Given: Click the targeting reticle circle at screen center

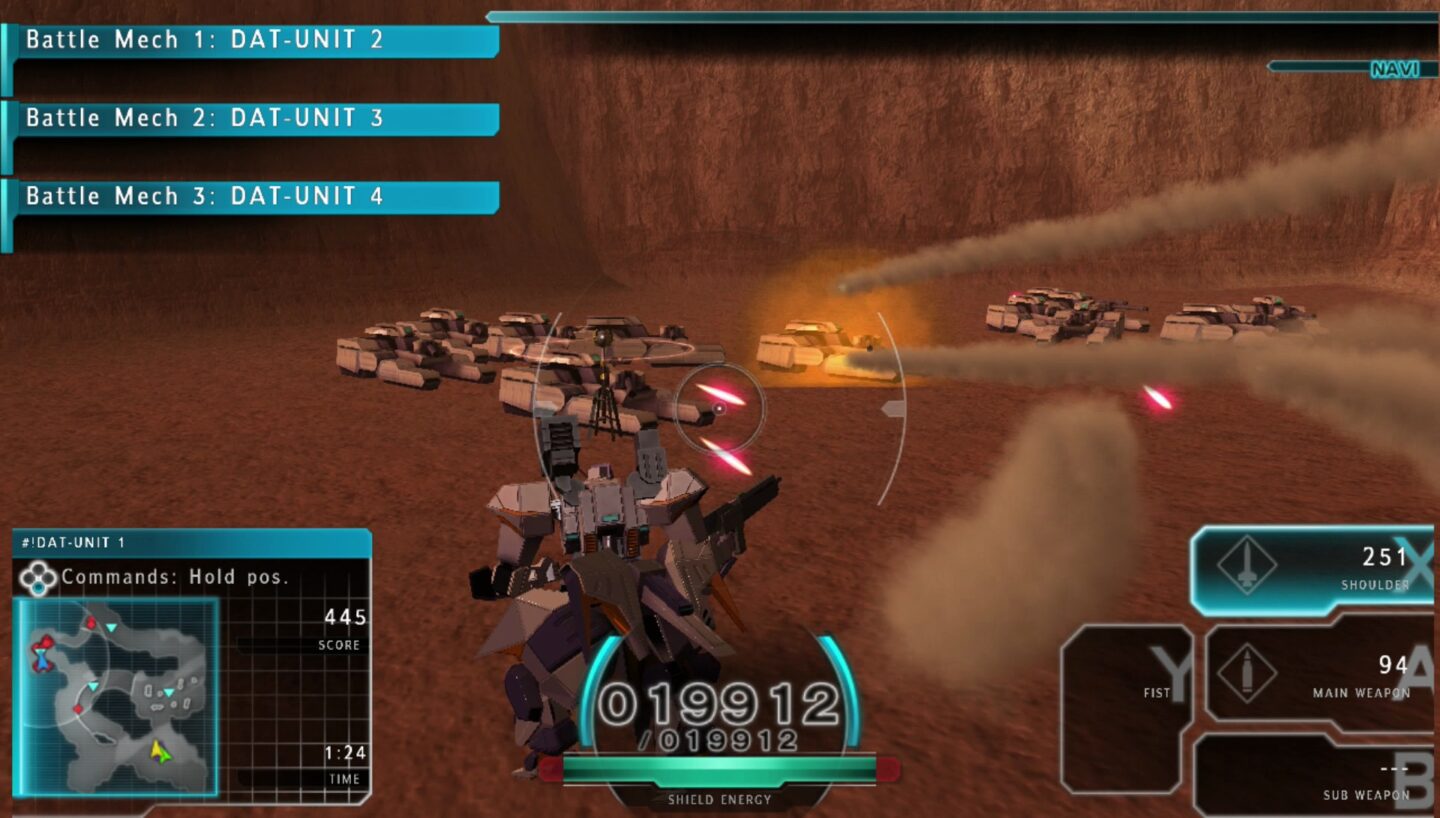Looking at the screenshot, I should coord(720,410).
